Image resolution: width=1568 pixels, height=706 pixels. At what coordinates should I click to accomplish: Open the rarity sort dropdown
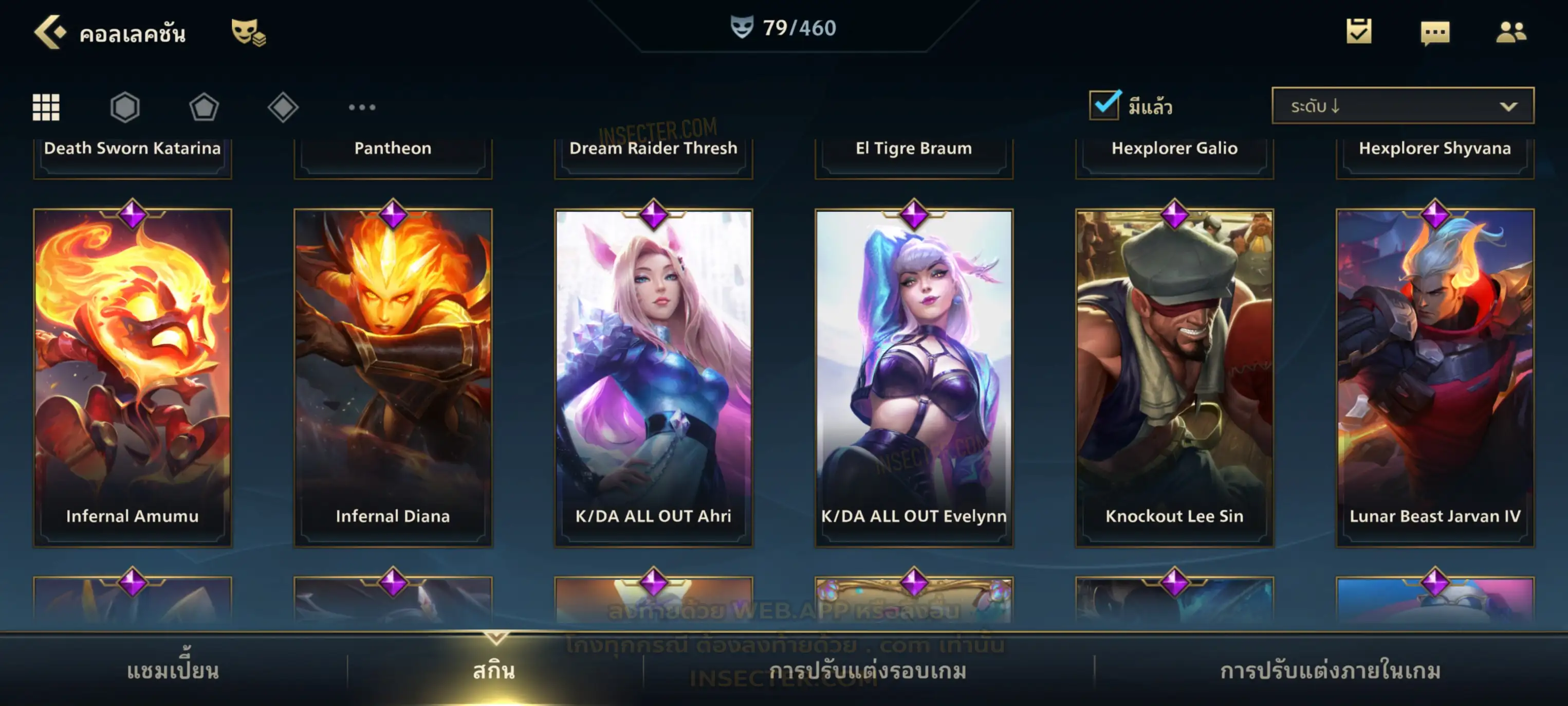click(1403, 106)
